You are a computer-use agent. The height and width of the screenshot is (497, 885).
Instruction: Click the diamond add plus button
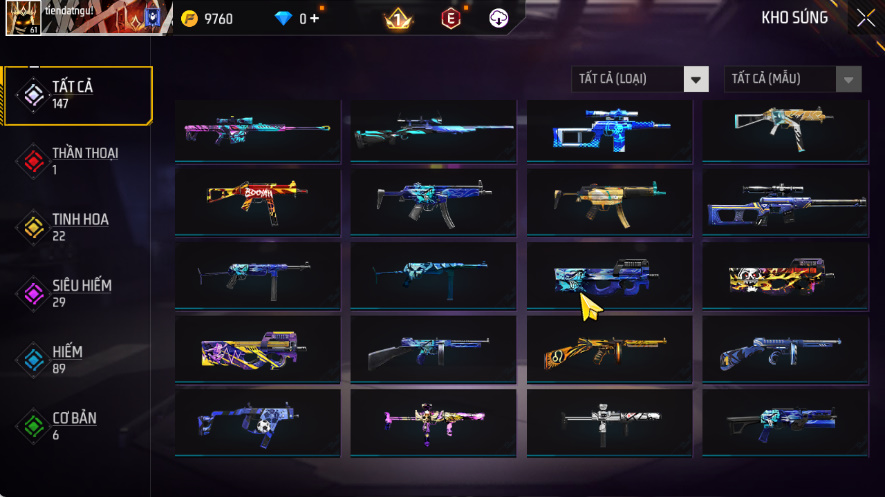pyautogui.click(x=315, y=19)
